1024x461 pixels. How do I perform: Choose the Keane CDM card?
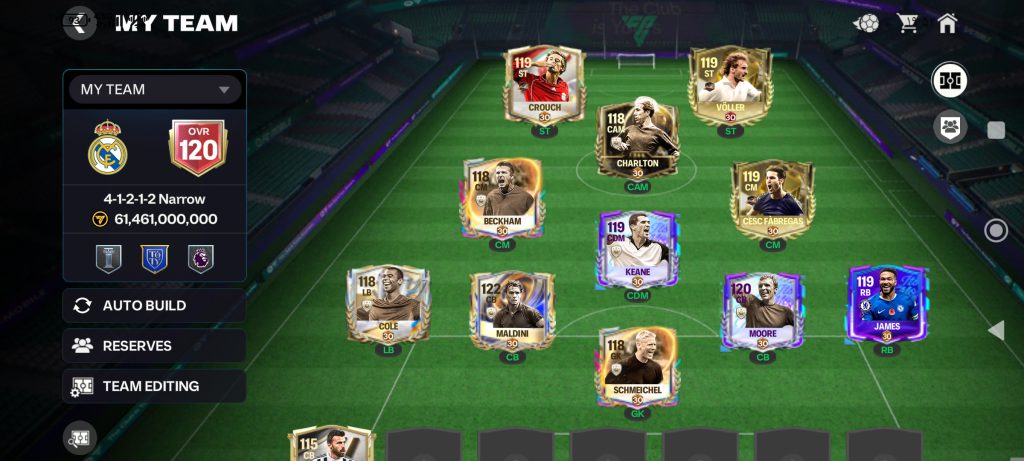pos(637,250)
